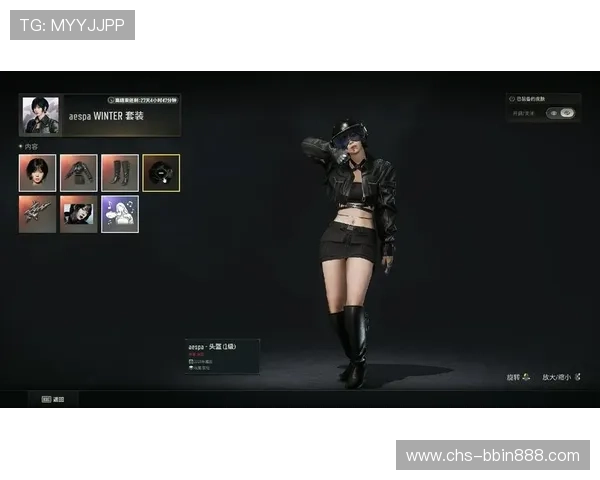Select the black helmet item tile
Viewport: 600px width, 480px height.
pos(161,173)
